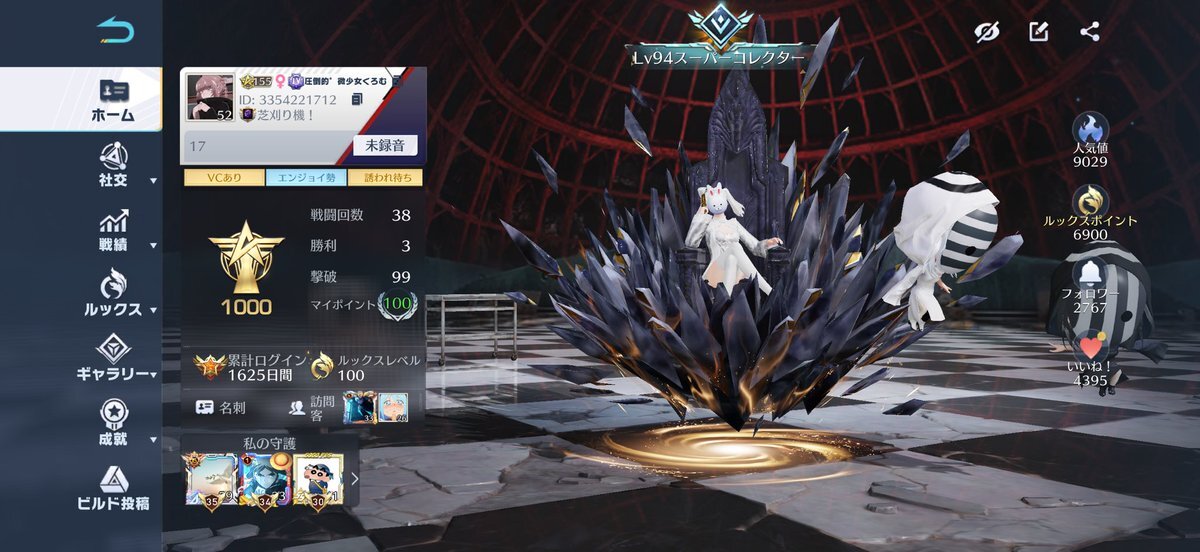Screen dimensions: 1200x552
Task: Expand the 私の守護 list arrow
Action: [354, 478]
